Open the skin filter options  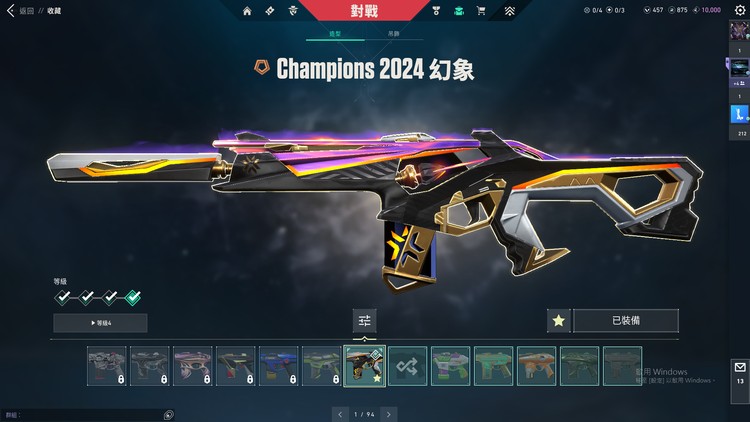coord(365,320)
